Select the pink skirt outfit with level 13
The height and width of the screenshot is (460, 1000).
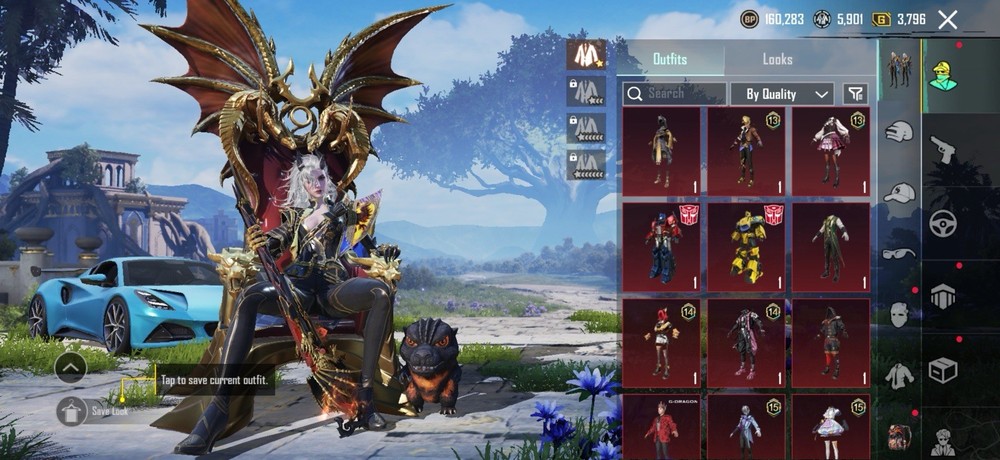(831, 151)
